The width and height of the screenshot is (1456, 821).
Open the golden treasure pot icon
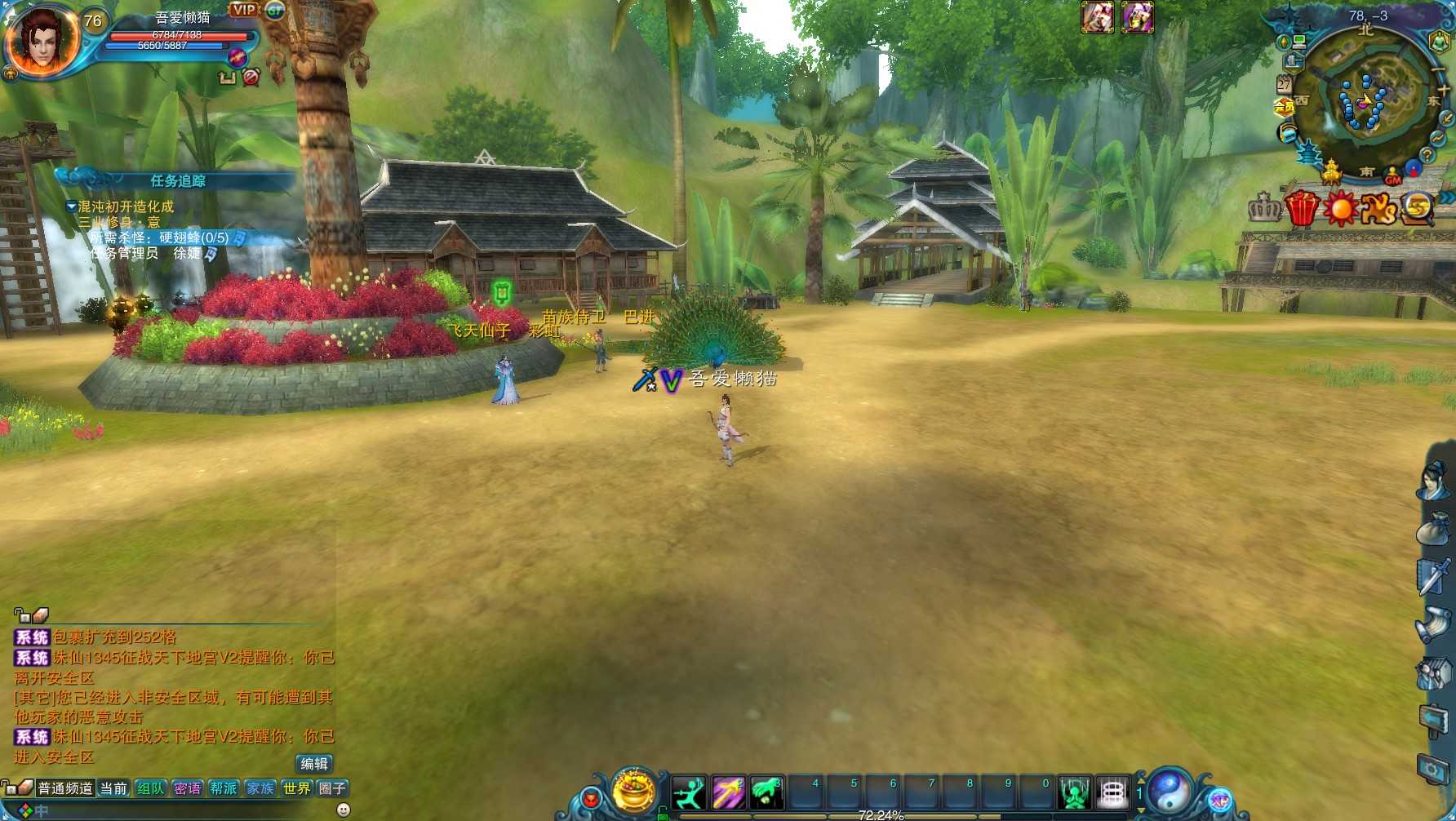coord(634,790)
